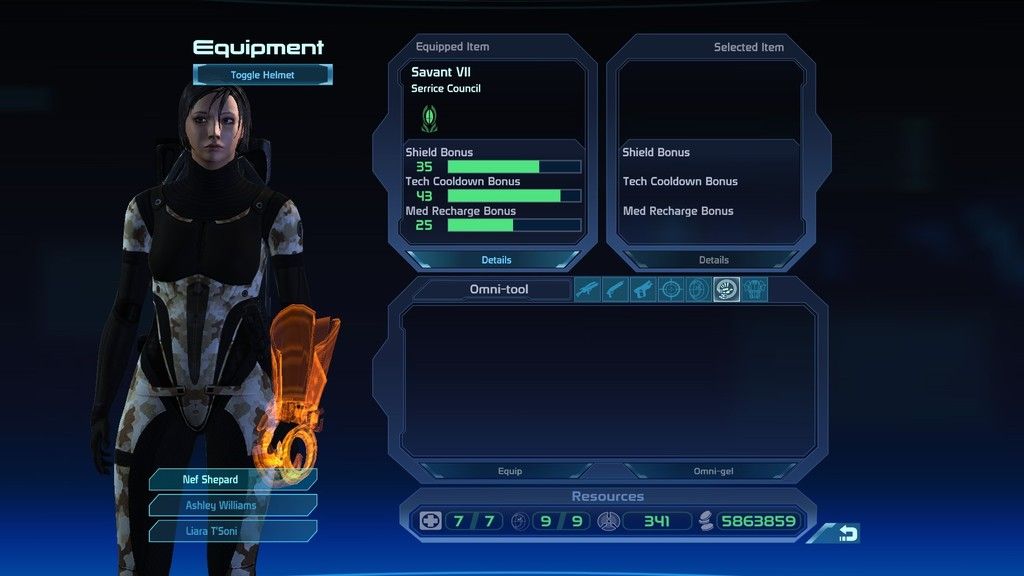Screen dimensions: 1024x576
Task: Convert the item to Omni-gel
Action: (713, 471)
